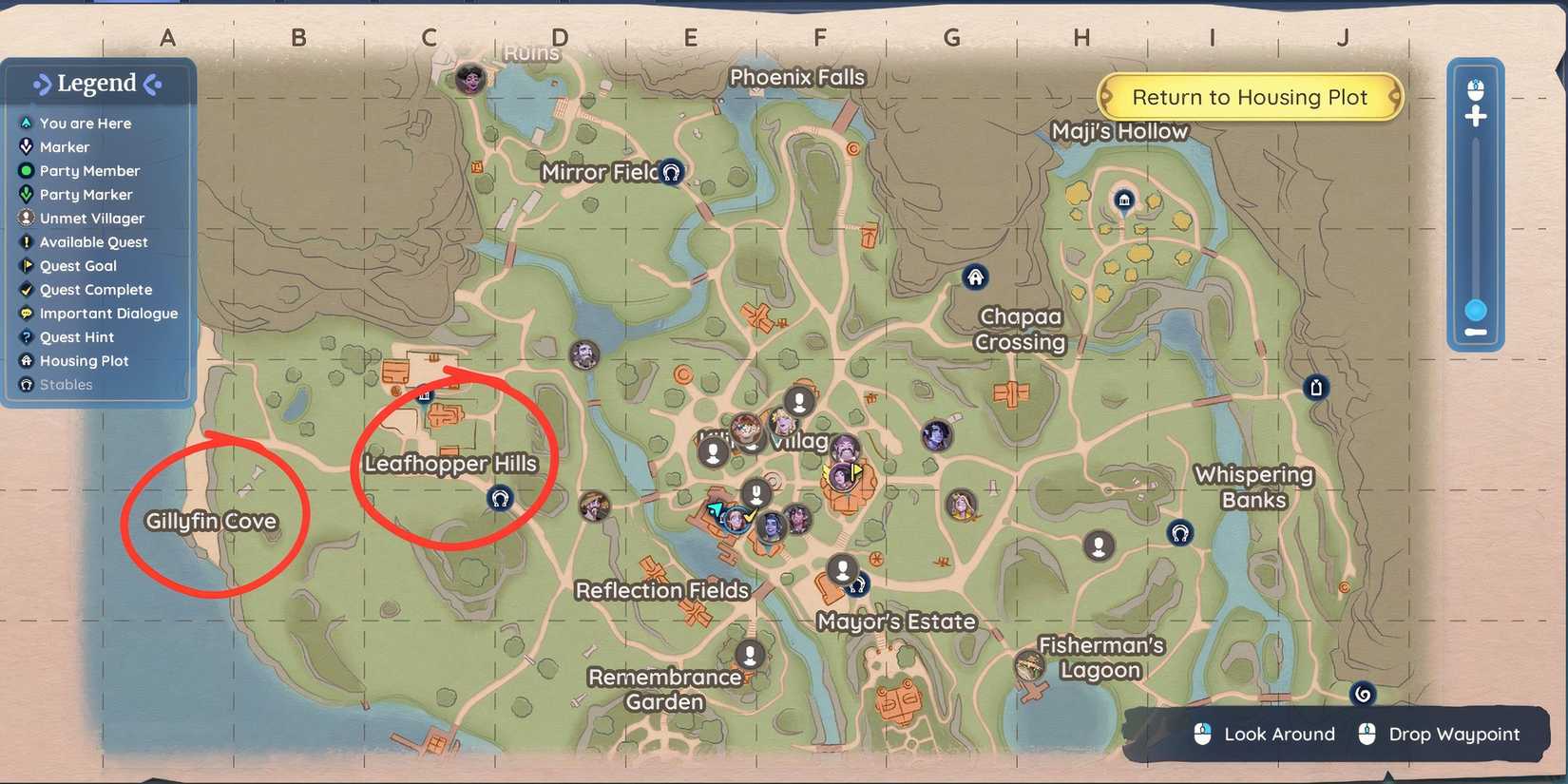Screen dimensions: 1568x784
Task: Click the headphones icon beside Mirror Field
Action: [x=672, y=172]
